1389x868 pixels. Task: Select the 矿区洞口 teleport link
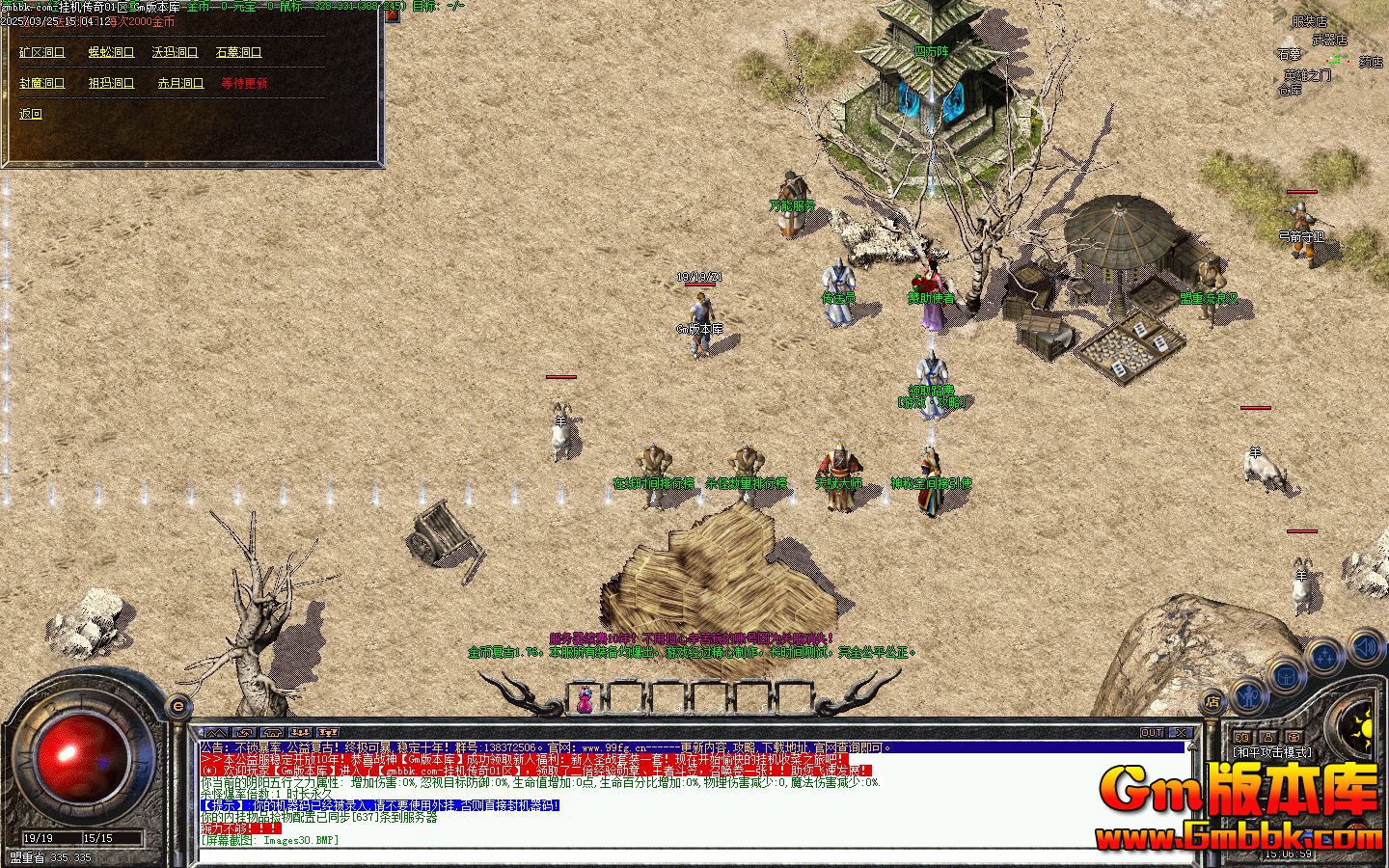41,53
